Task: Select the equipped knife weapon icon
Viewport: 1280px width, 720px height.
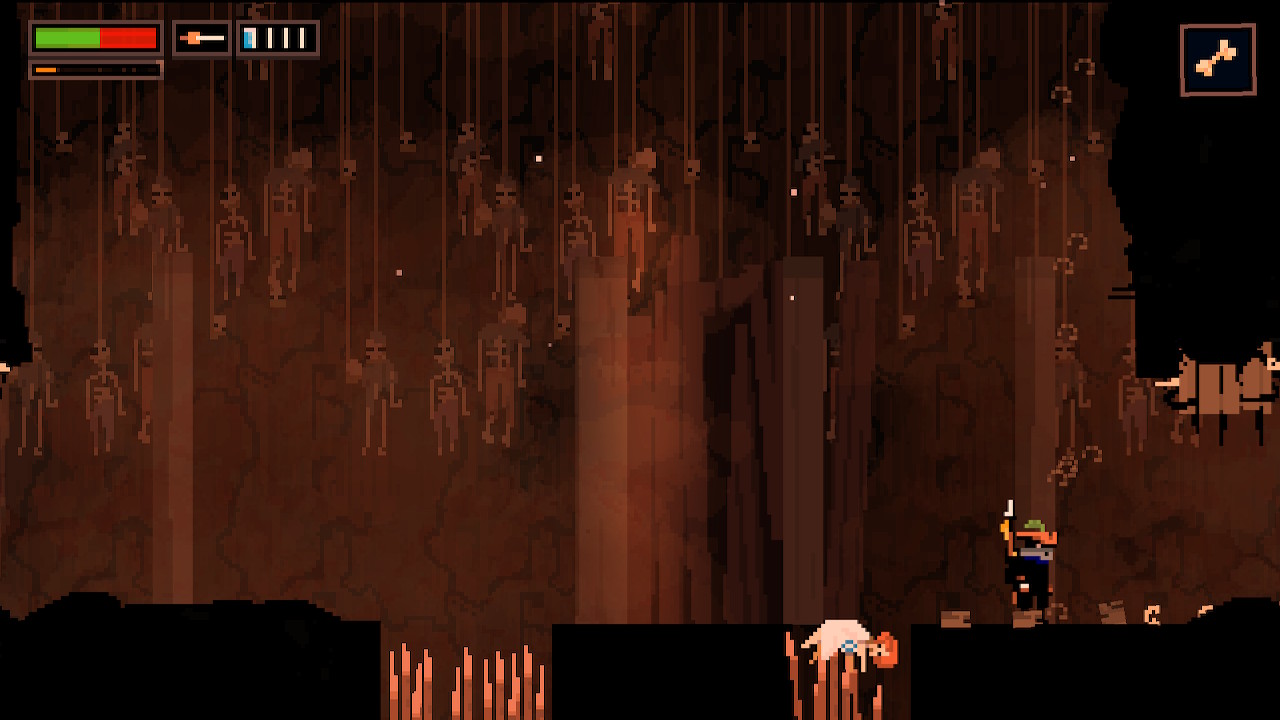Action: [x=201, y=39]
